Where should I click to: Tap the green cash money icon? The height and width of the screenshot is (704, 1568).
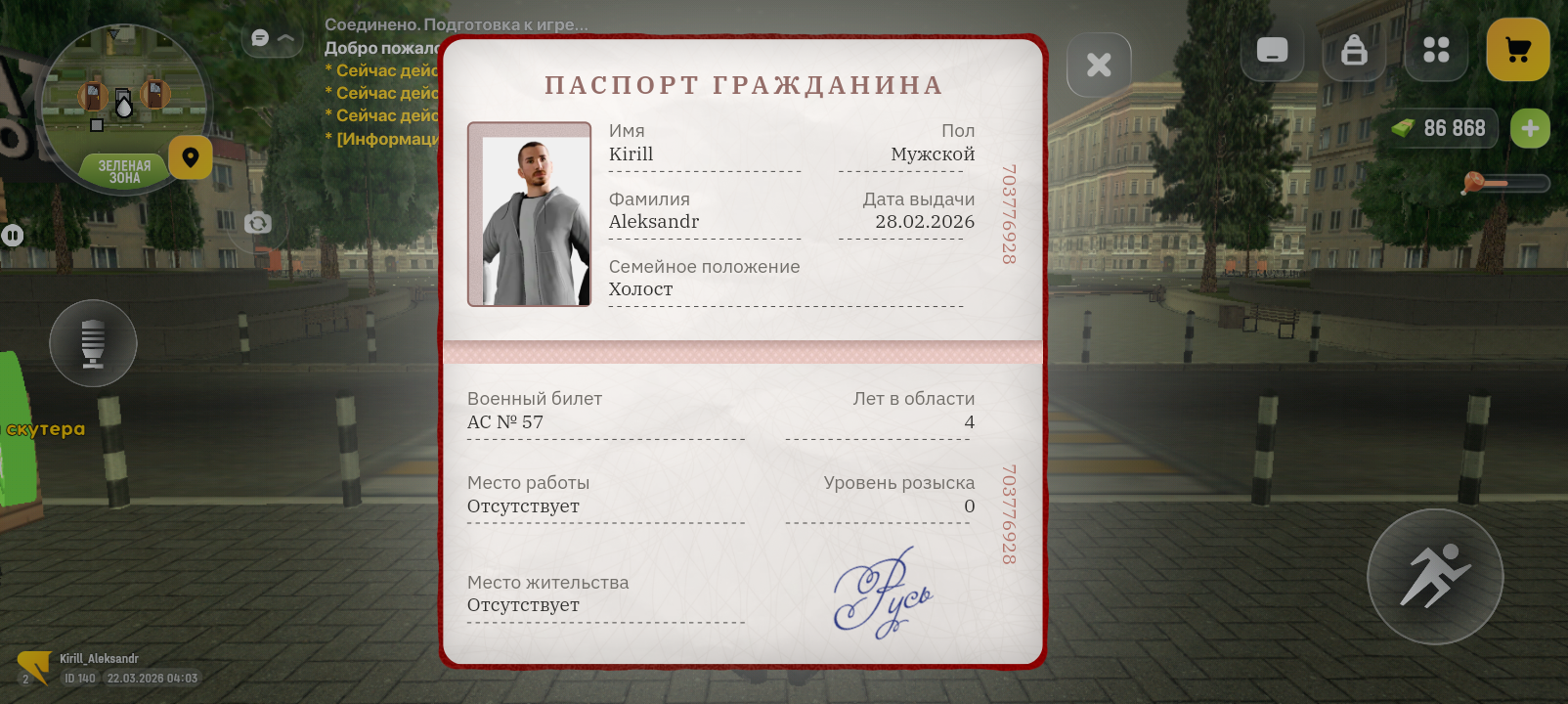click(x=1405, y=127)
